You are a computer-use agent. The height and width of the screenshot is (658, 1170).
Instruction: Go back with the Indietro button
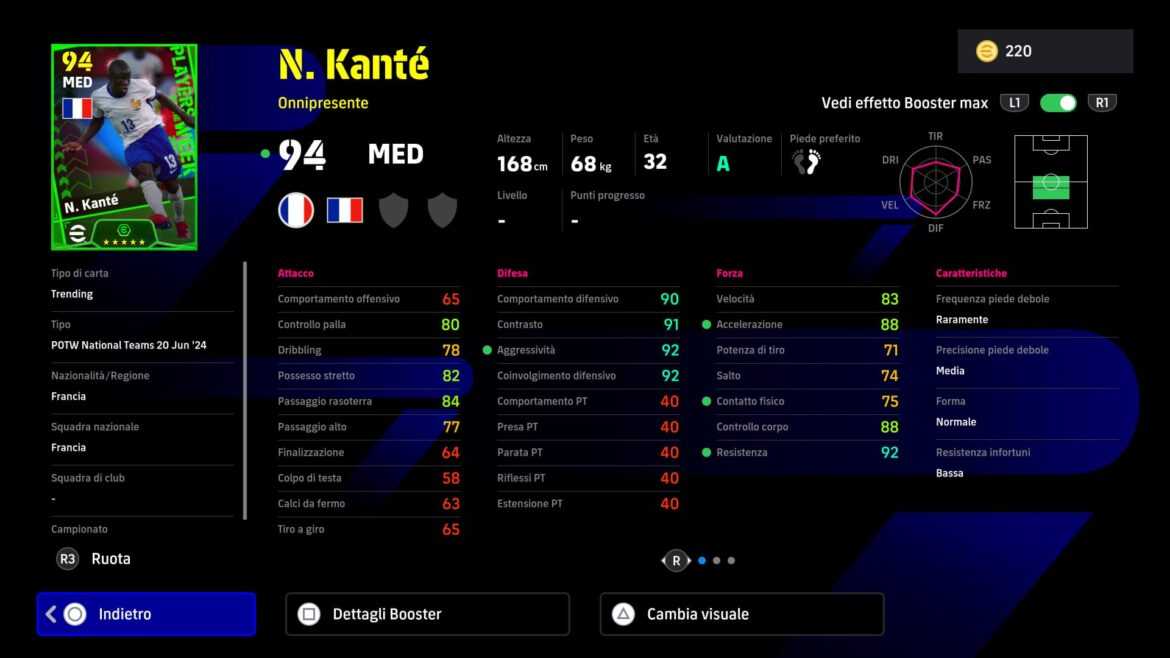(x=146, y=614)
